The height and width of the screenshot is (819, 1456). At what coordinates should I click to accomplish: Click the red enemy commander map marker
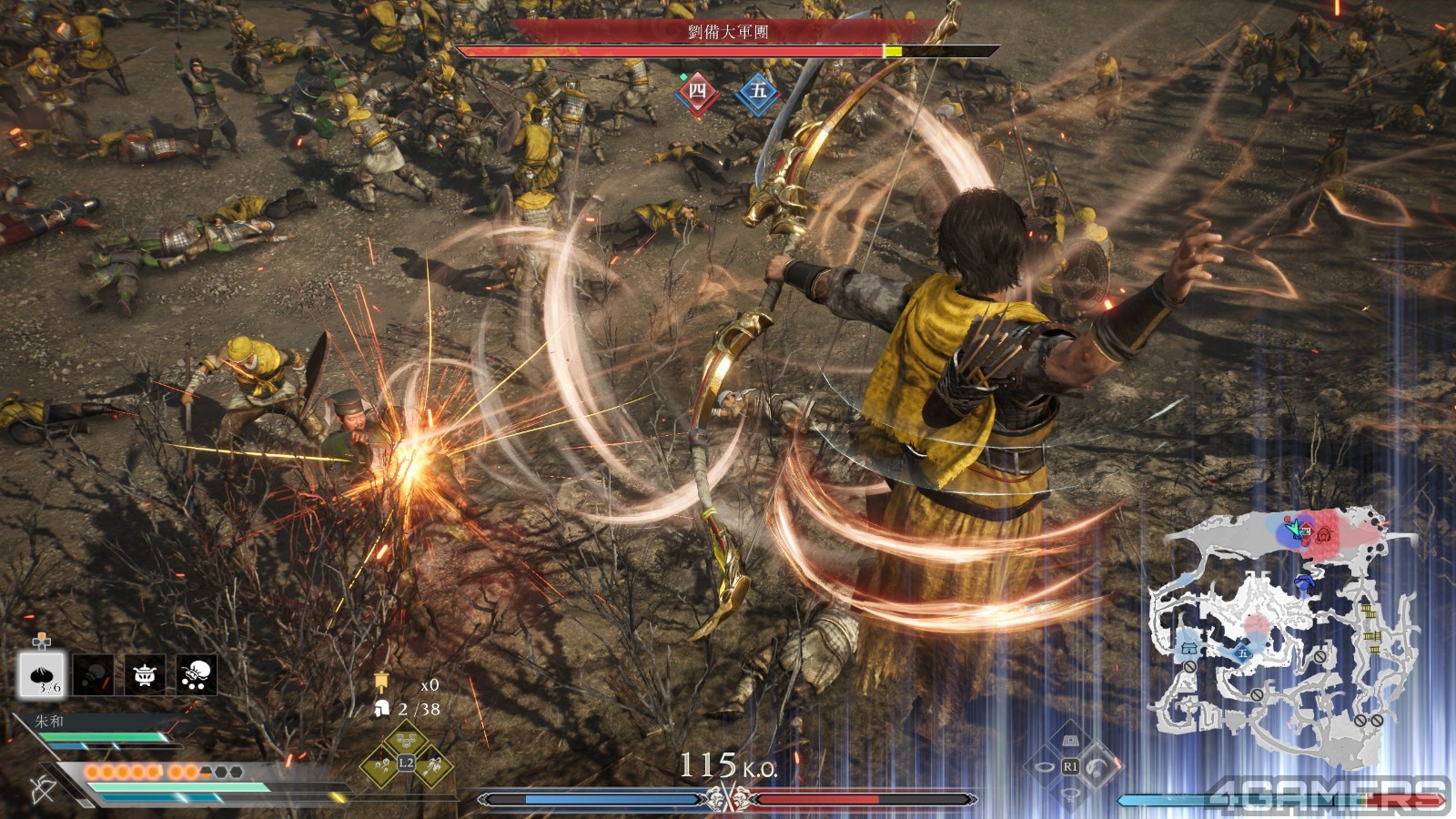pos(1326,534)
